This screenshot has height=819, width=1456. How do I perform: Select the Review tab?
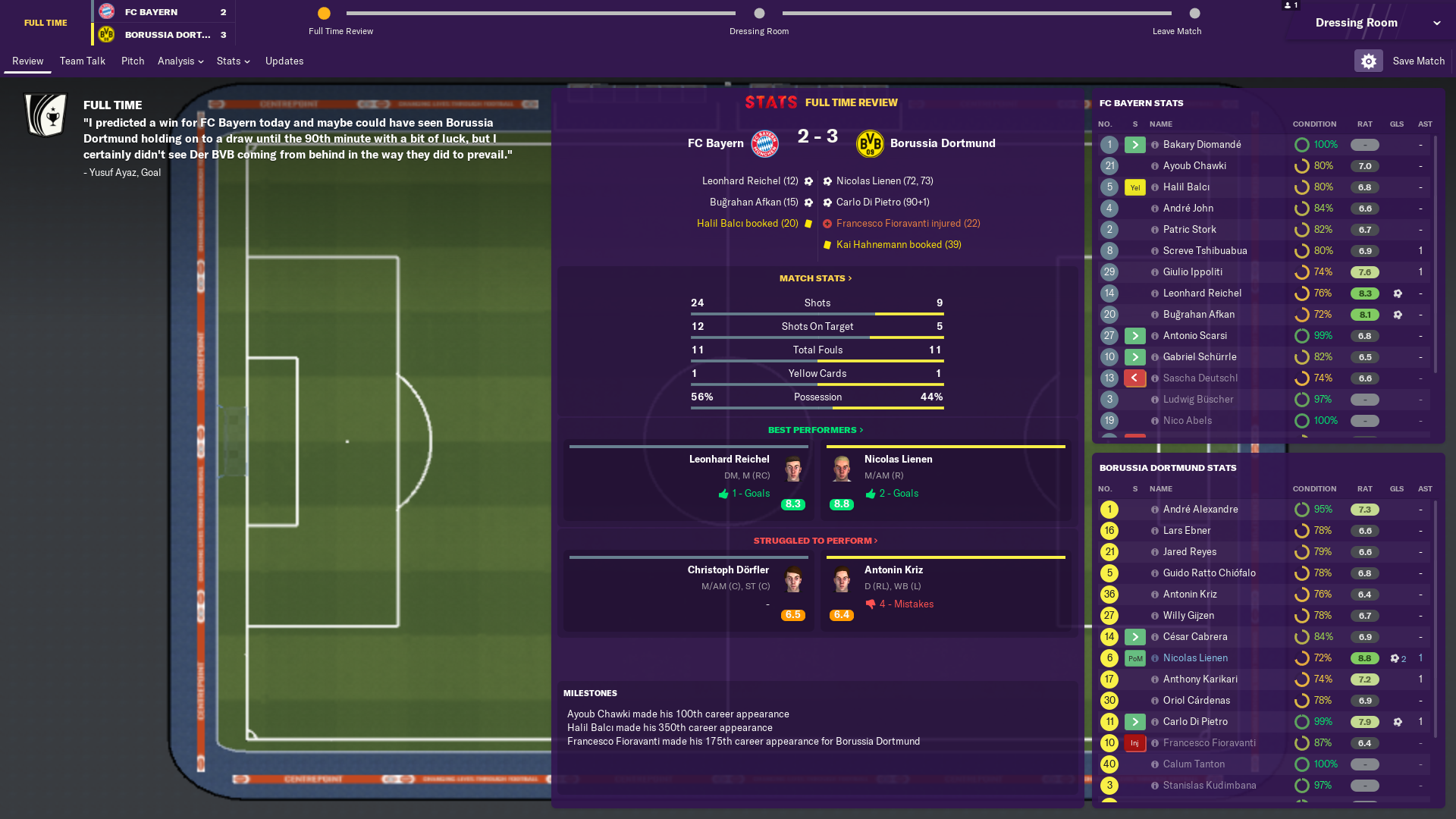[x=27, y=61]
